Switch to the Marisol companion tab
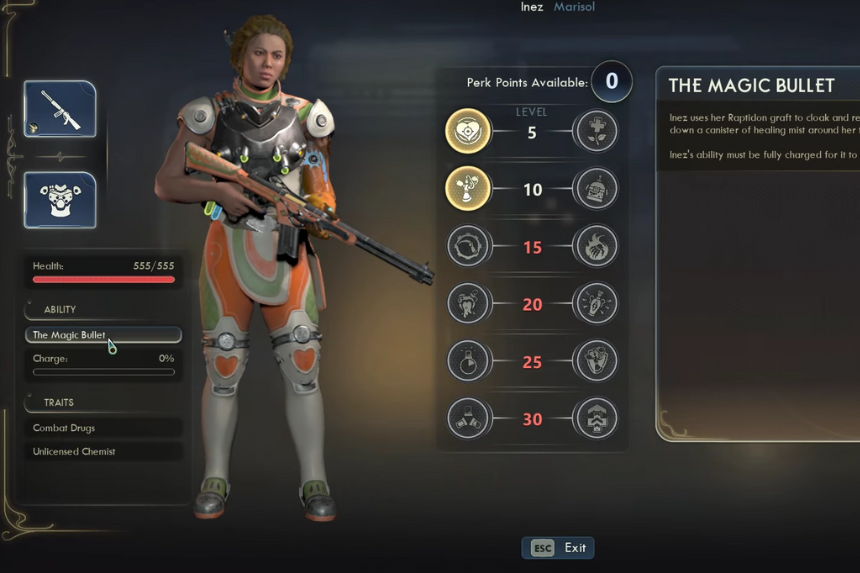The image size is (860, 573). [574, 7]
